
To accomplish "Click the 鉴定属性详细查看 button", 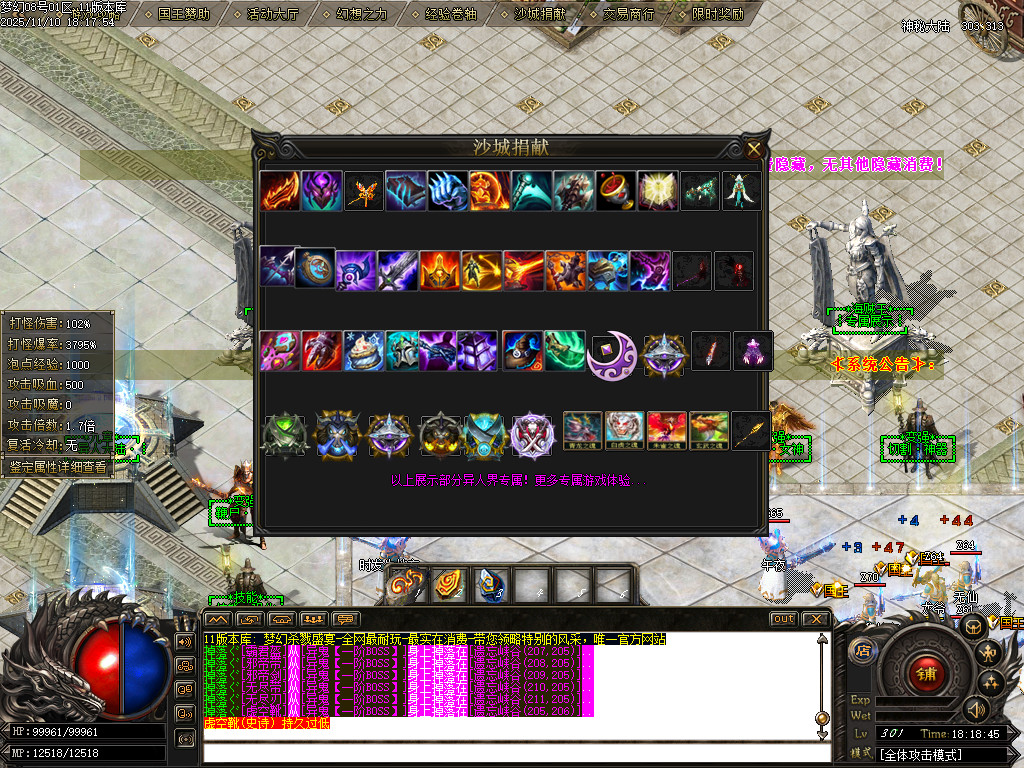I will 58,466.
